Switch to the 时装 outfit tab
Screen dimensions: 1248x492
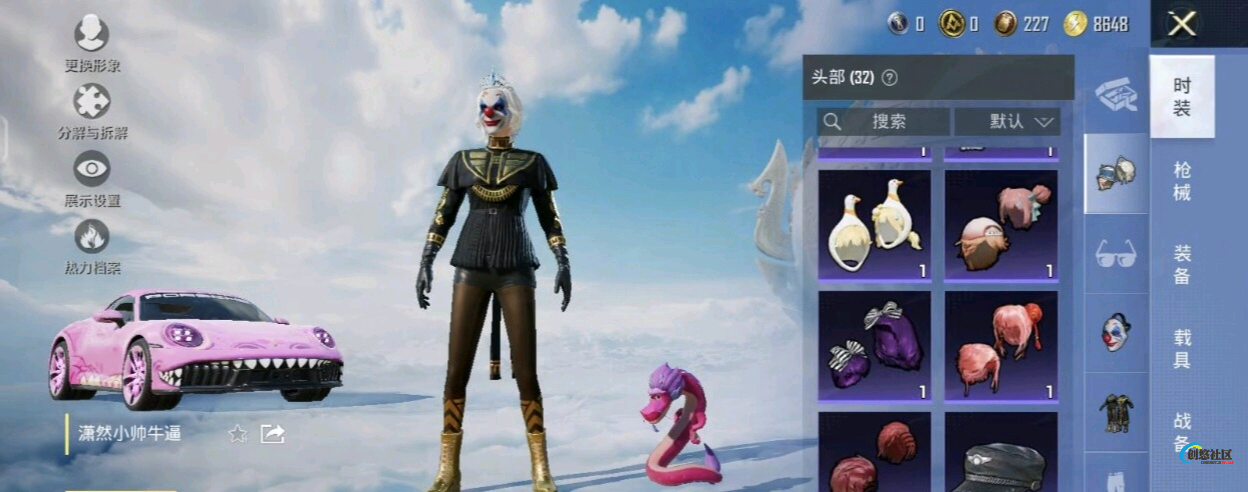pyautogui.click(x=1182, y=97)
